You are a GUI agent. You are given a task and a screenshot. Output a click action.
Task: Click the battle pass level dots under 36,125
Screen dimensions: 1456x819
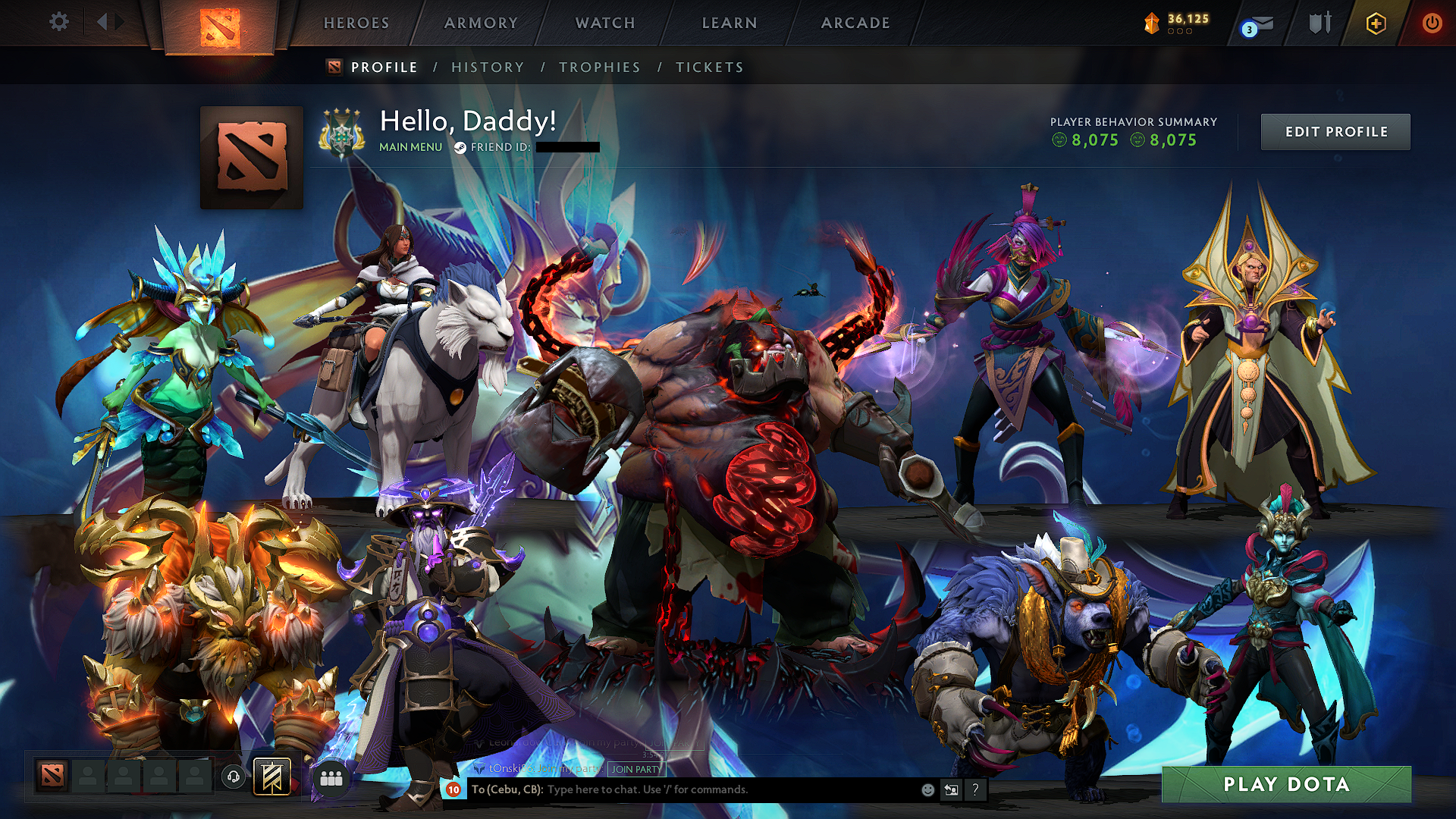coord(1181,33)
